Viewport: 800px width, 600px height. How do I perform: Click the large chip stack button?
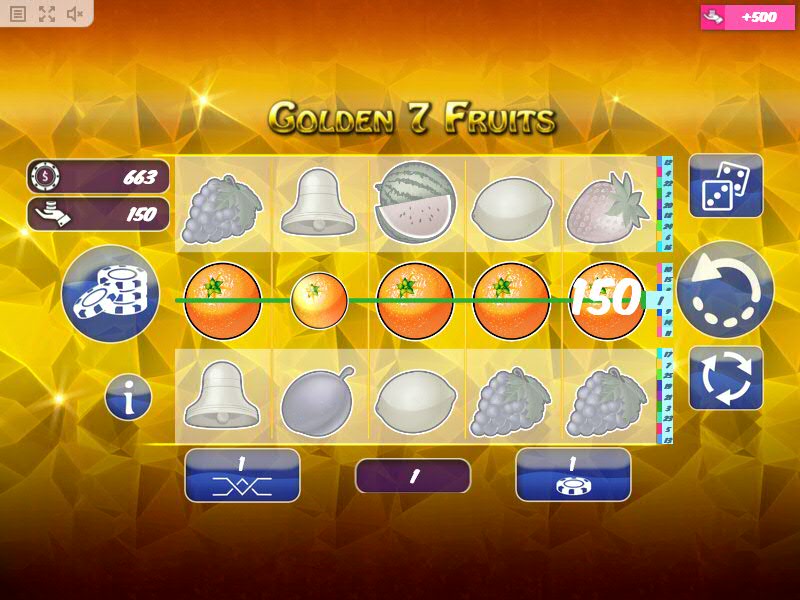(x=110, y=293)
